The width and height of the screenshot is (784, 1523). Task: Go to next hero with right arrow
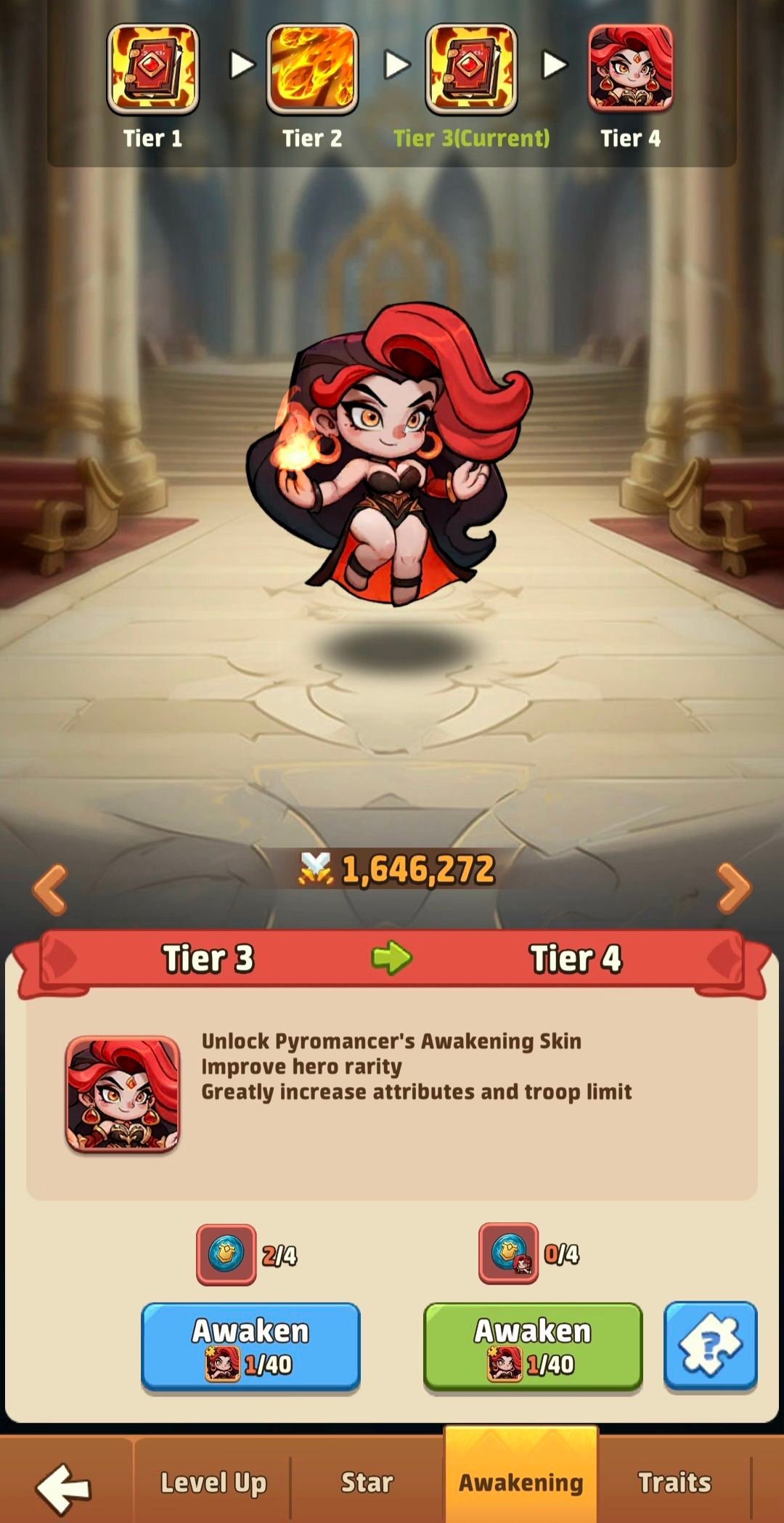pos(733,888)
